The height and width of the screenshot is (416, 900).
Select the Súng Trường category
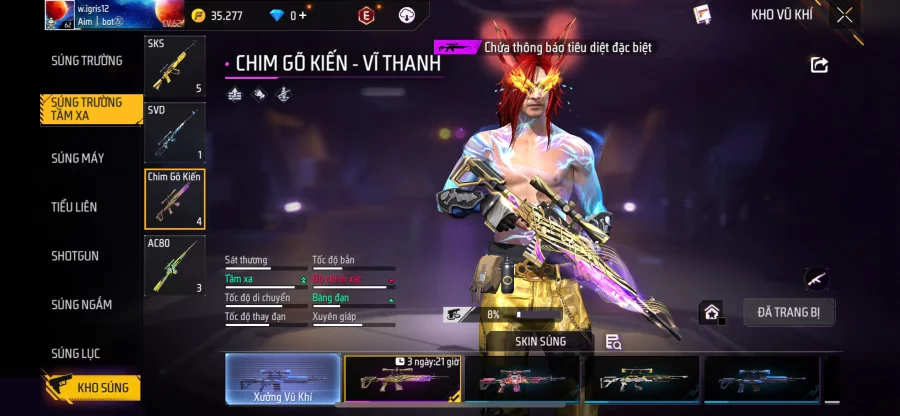coord(87,61)
